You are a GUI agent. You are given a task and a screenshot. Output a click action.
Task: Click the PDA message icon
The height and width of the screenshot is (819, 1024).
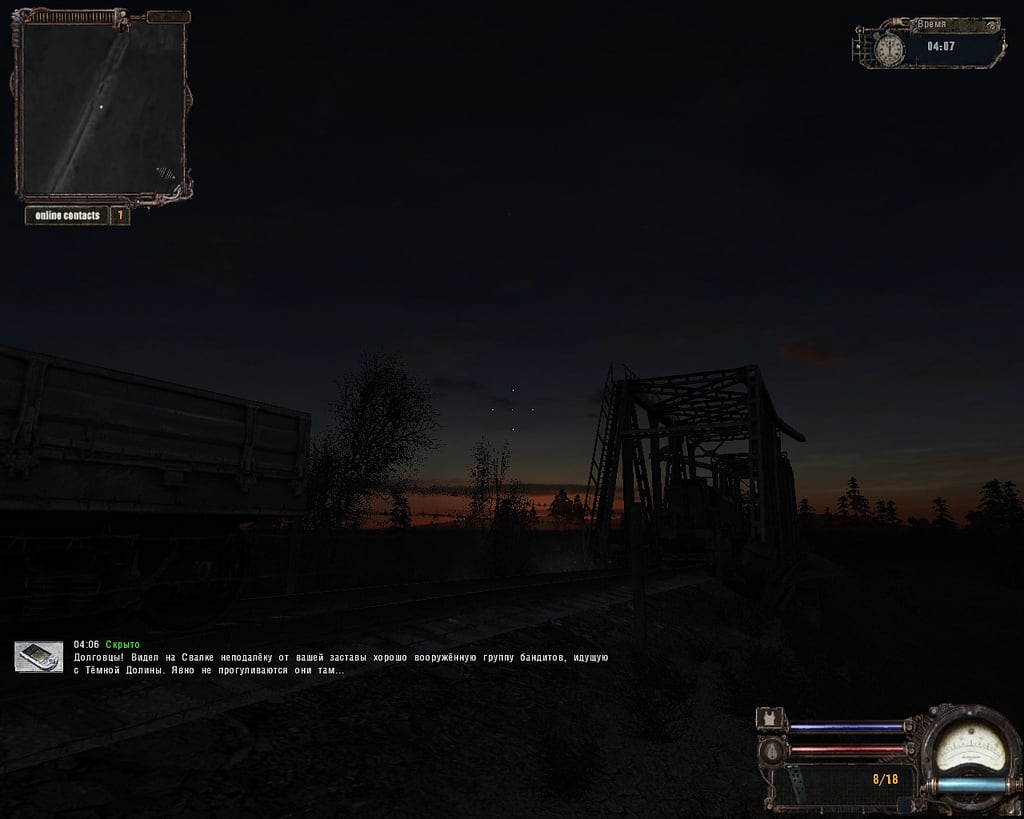pyautogui.click(x=39, y=656)
